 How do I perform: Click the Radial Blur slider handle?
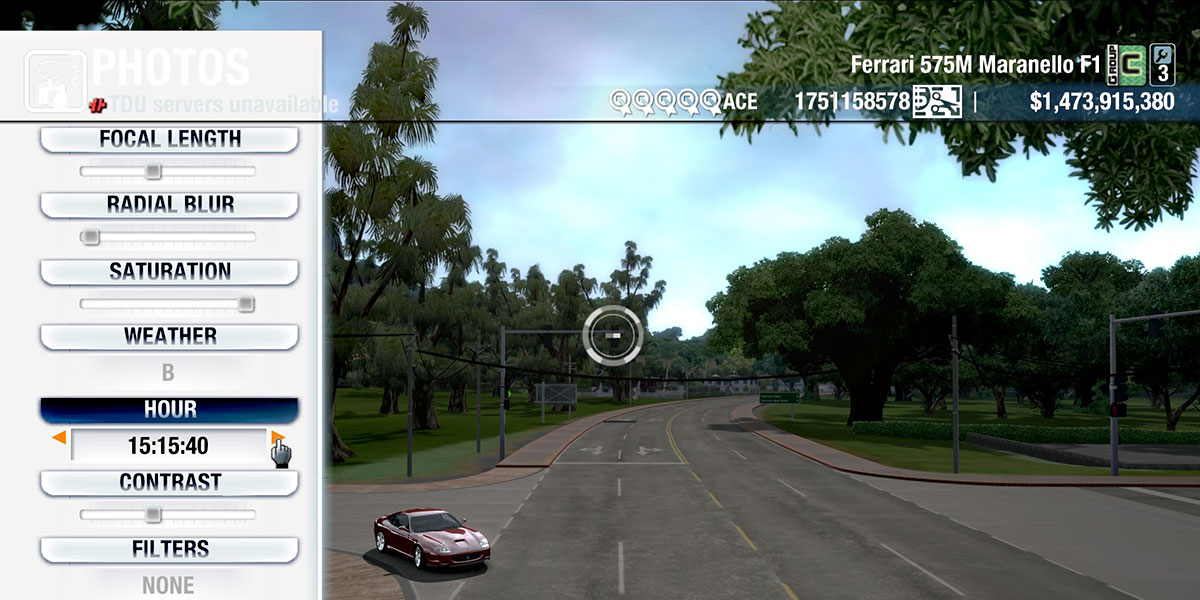pyautogui.click(x=90, y=237)
